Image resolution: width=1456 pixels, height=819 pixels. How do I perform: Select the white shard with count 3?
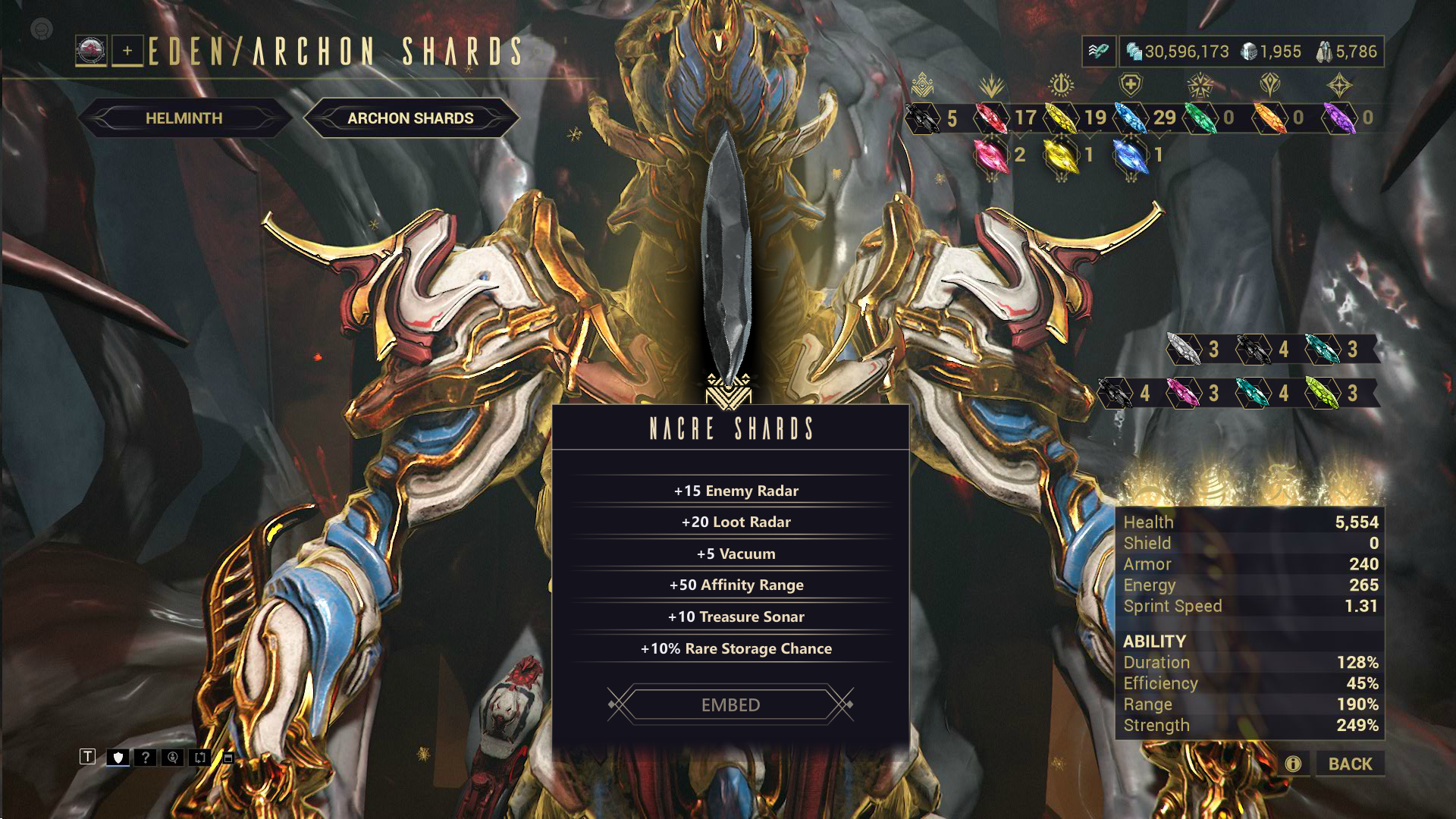[x=1184, y=349]
